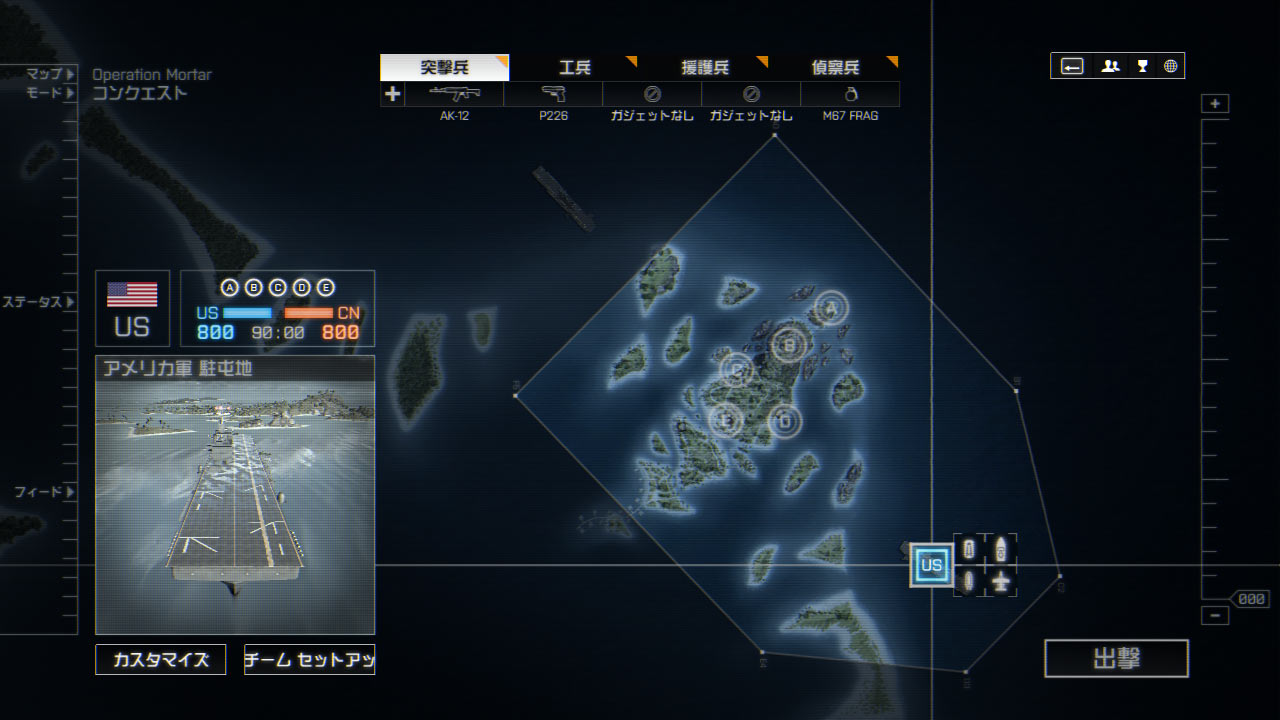Screen dimensions: 1280x720
Task: Deploy with the 出撃 button
Action: 1116,659
